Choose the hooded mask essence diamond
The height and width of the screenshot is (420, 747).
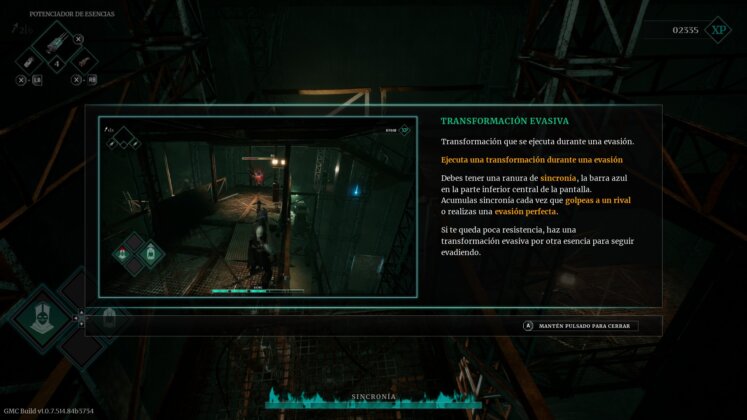pyautogui.click(x=39, y=320)
